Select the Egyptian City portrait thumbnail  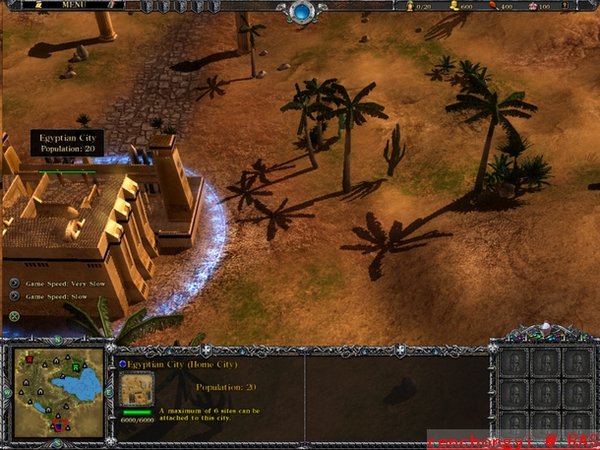pyautogui.click(x=136, y=388)
